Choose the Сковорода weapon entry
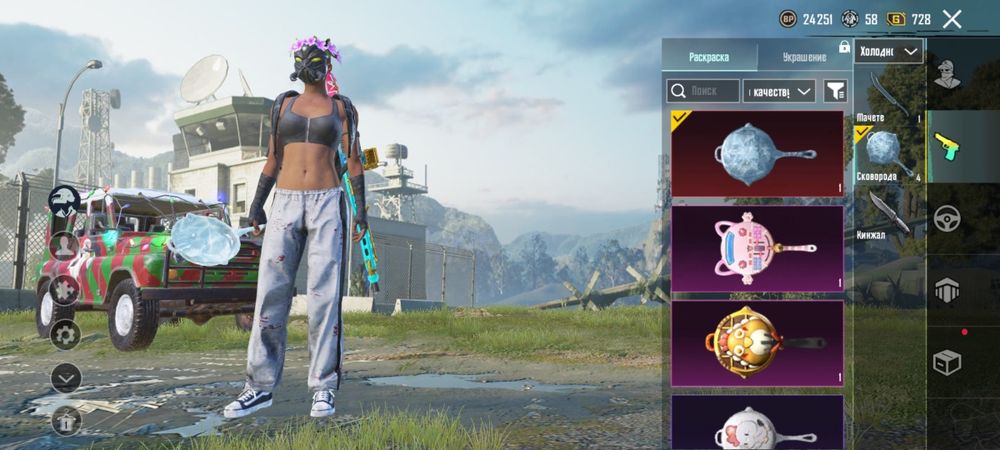Viewport: 1000px width, 450px height. click(888, 155)
